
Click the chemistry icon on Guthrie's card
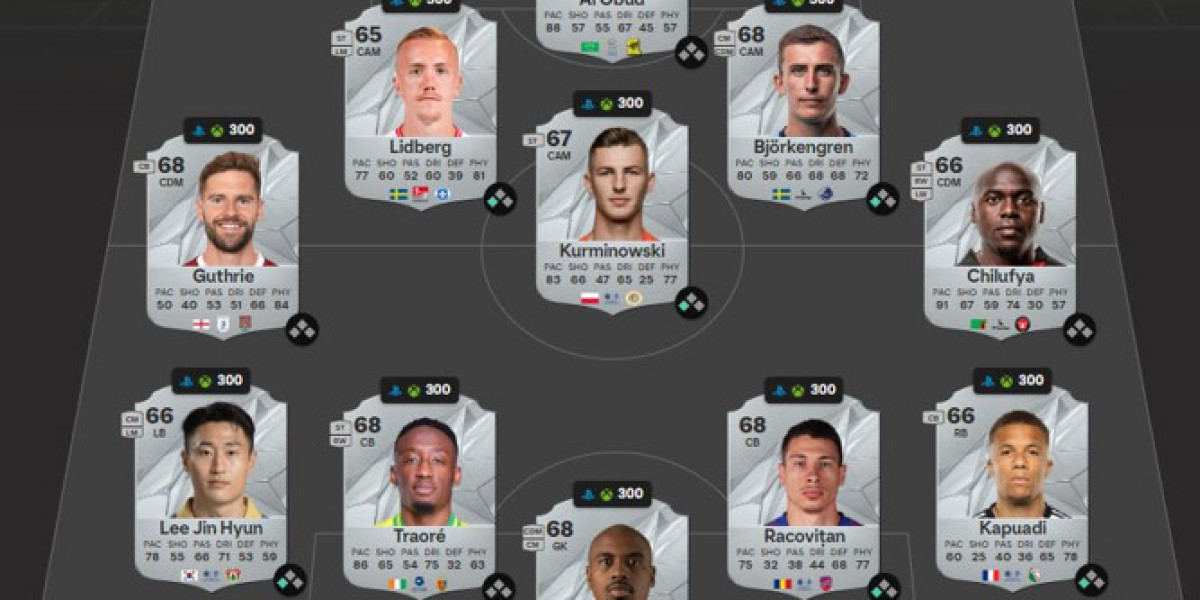click(x=302, y=329)
